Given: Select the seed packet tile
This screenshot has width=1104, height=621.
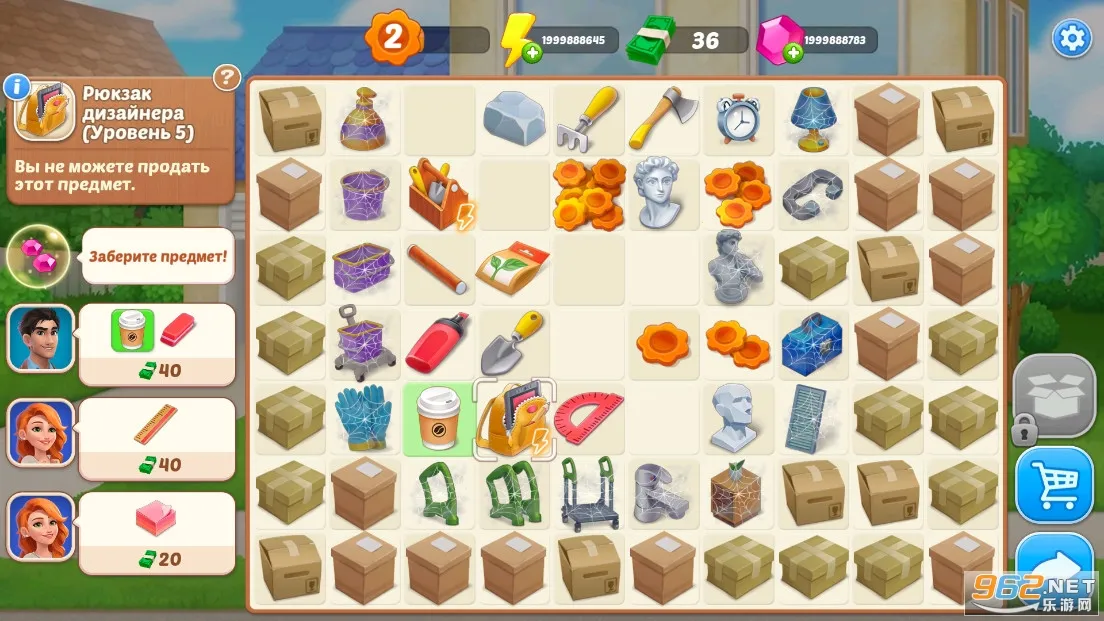Looking at the screenshot, I should pyautogui.click(x=513, y=267).
